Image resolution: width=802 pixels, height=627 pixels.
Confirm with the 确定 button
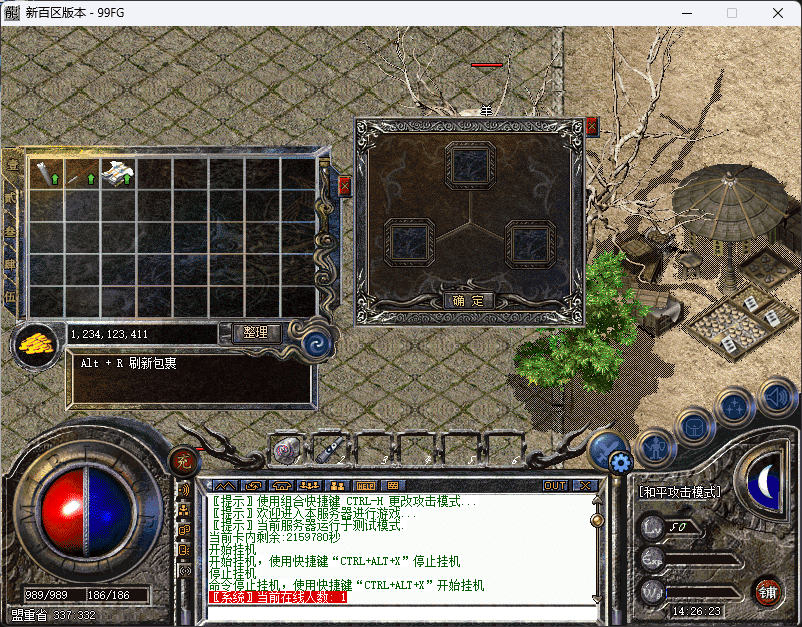(468, 300)
